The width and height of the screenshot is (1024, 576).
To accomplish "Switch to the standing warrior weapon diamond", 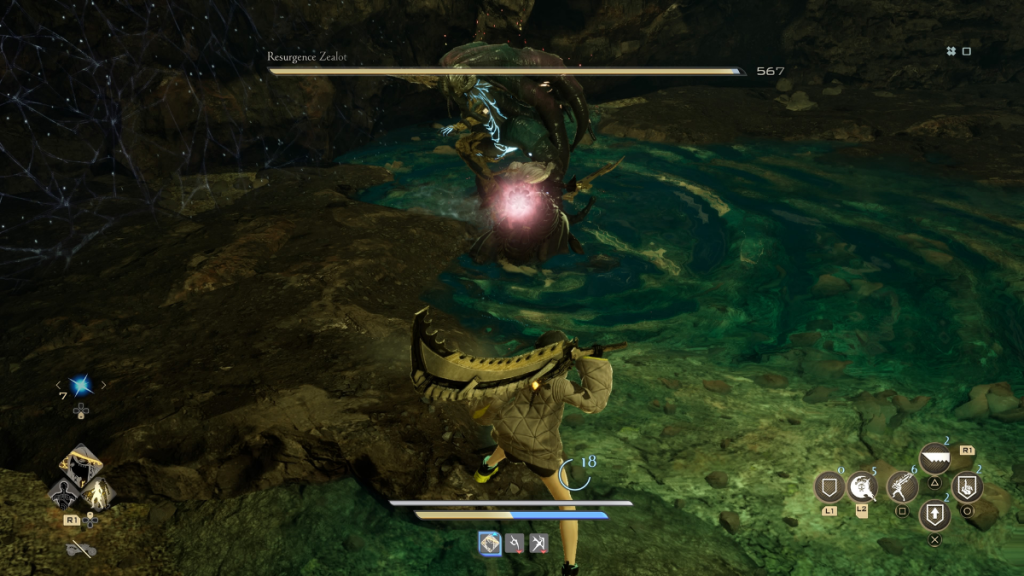I will [x=98, y=491].
